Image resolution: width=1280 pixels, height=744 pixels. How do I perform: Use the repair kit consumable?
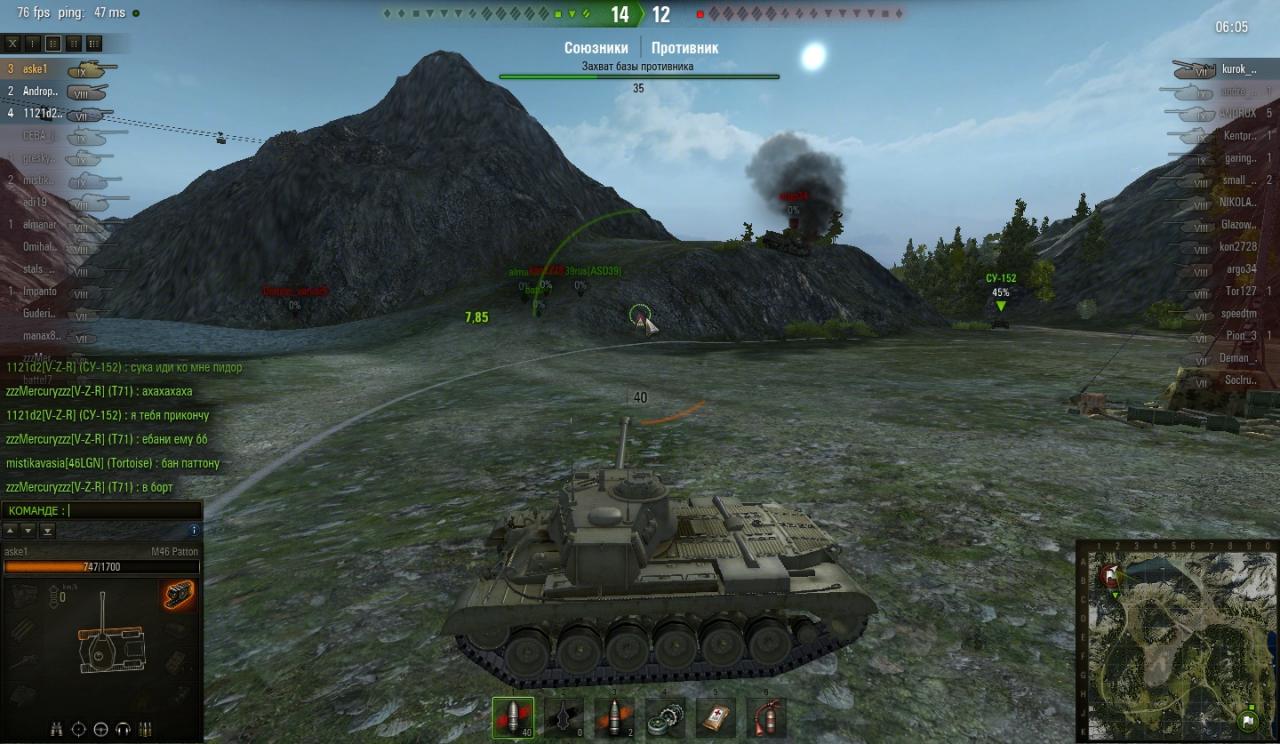665,717
